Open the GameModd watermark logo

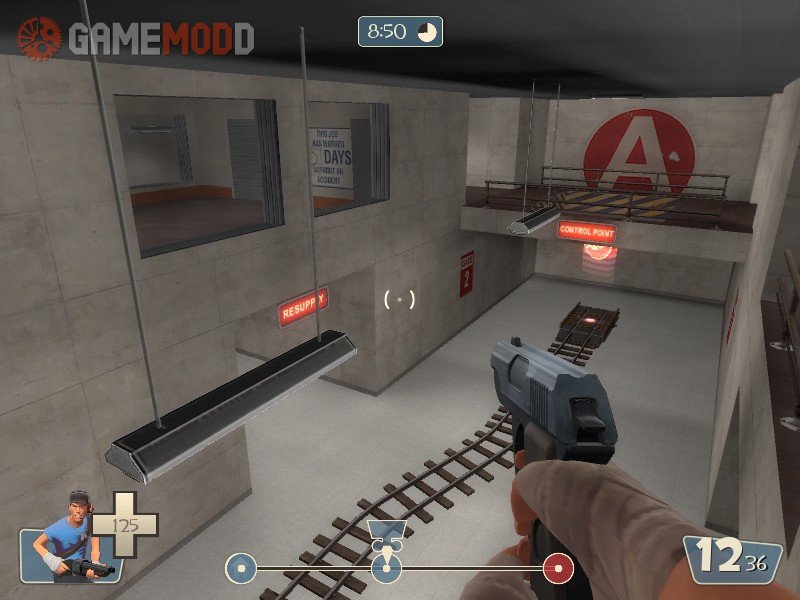[136, 38]
